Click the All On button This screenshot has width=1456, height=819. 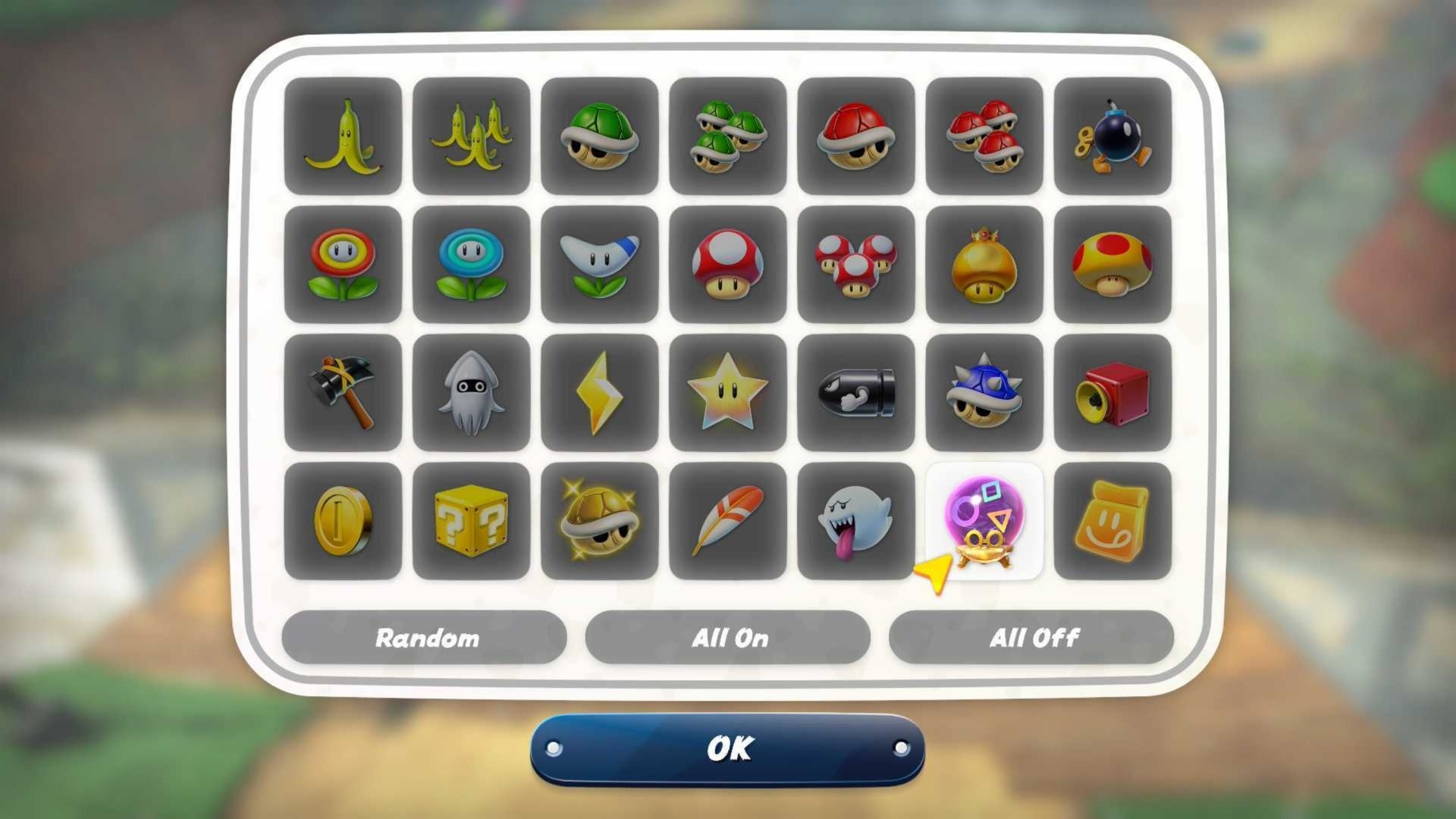(729, 638)
